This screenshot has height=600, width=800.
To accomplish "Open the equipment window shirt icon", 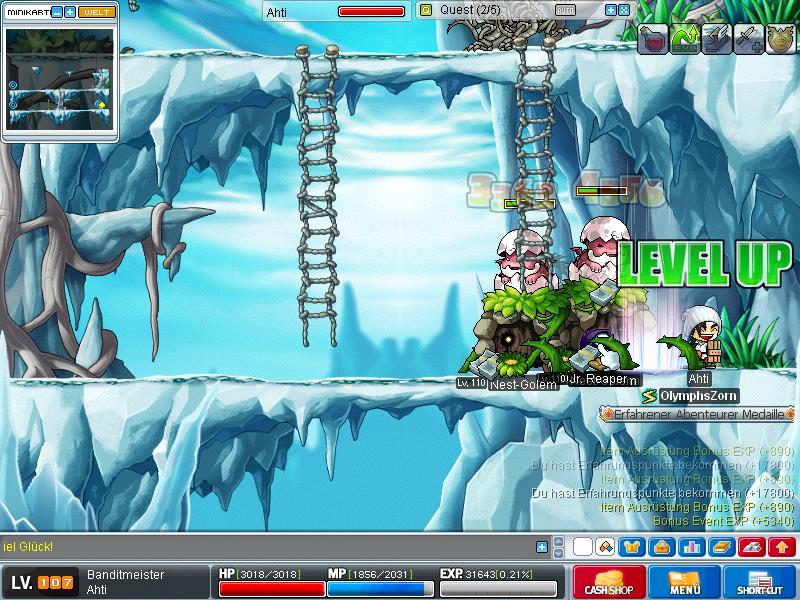I will (632, 547).
